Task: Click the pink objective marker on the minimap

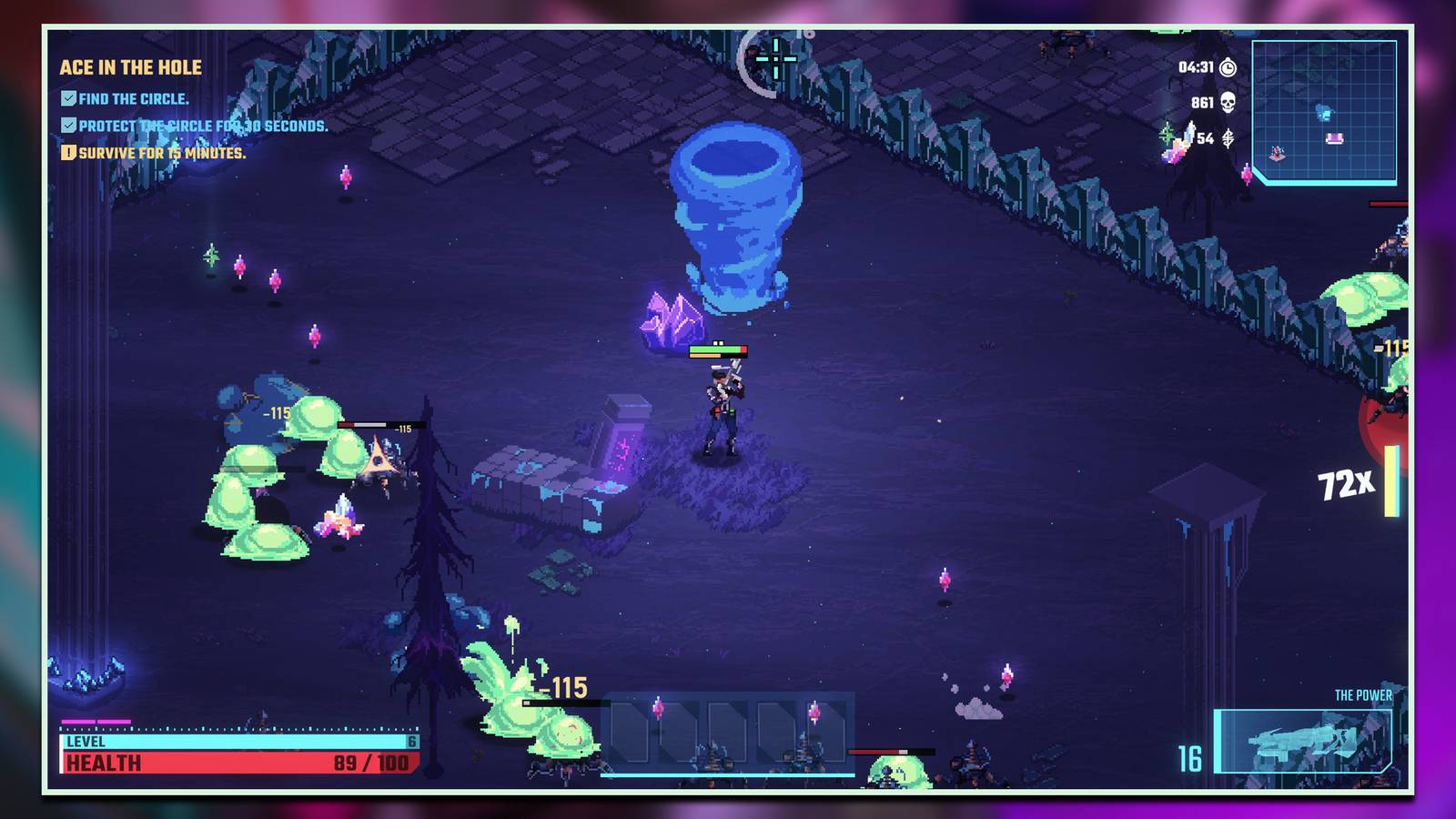Action: tap(1334, 137)
